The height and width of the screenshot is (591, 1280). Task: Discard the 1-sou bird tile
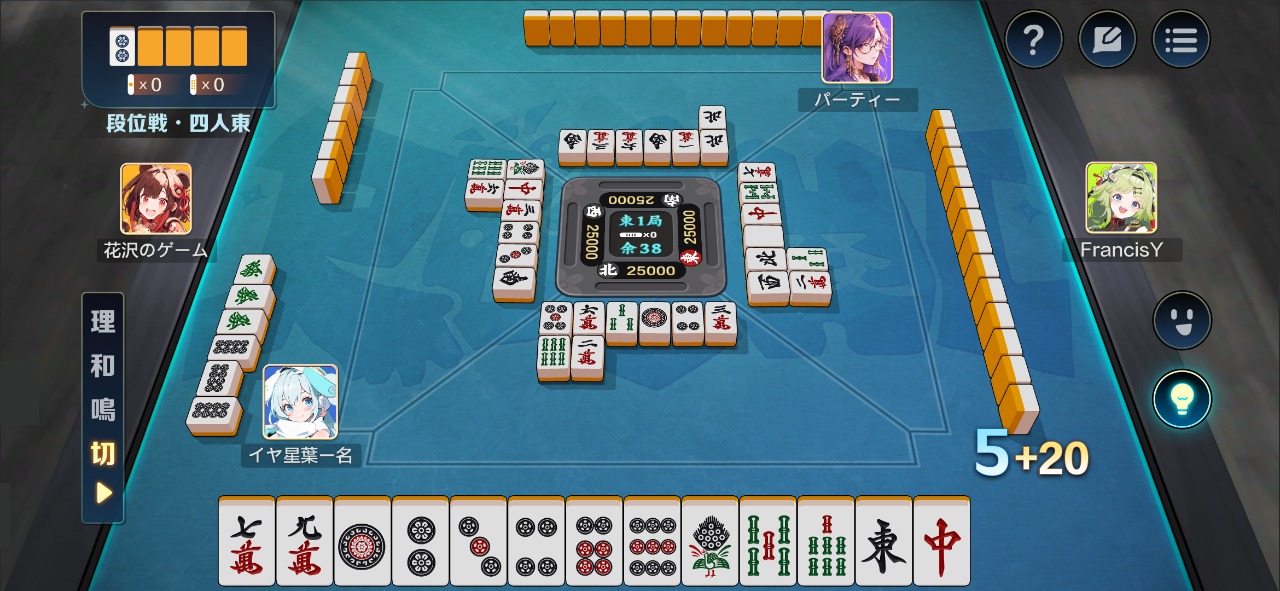pyautogui.click(x=710, y=541)
